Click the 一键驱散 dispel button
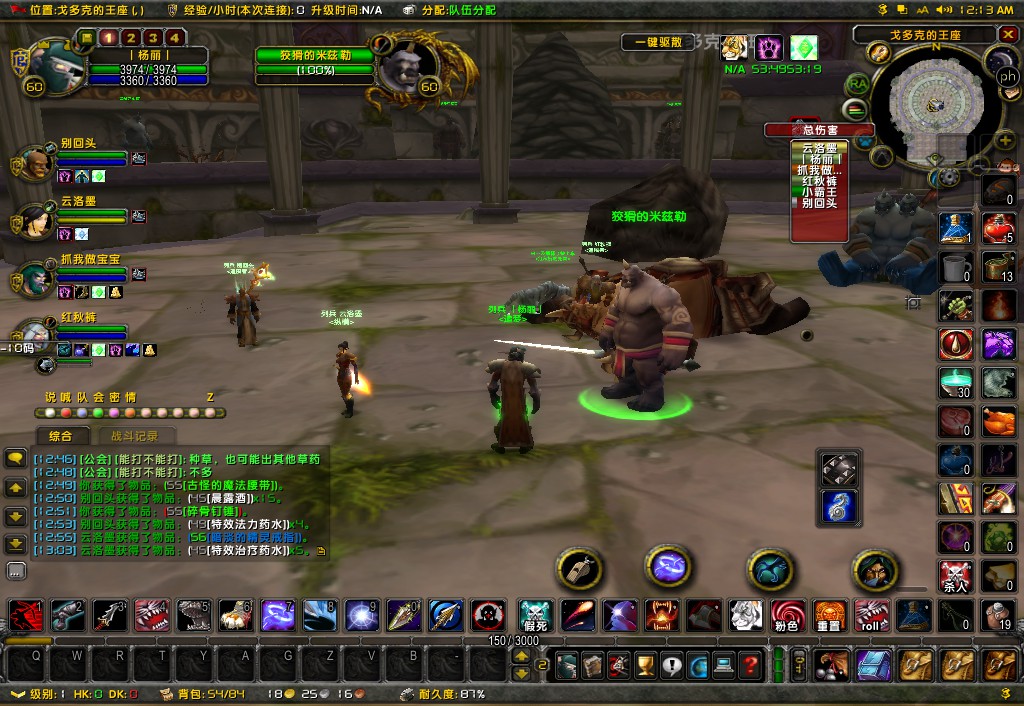Viewport: 1024px width, 706px height. [x=657, y=42]
